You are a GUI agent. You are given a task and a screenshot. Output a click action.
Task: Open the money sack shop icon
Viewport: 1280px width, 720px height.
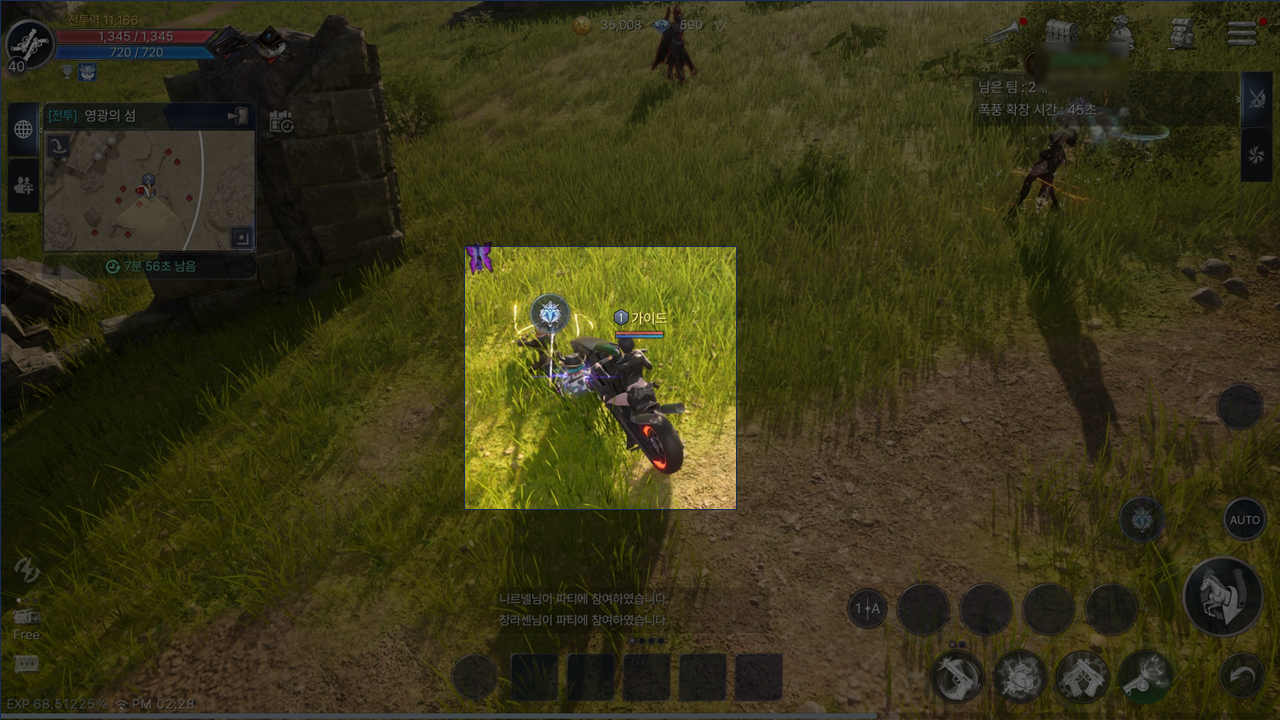[1121, 33]
